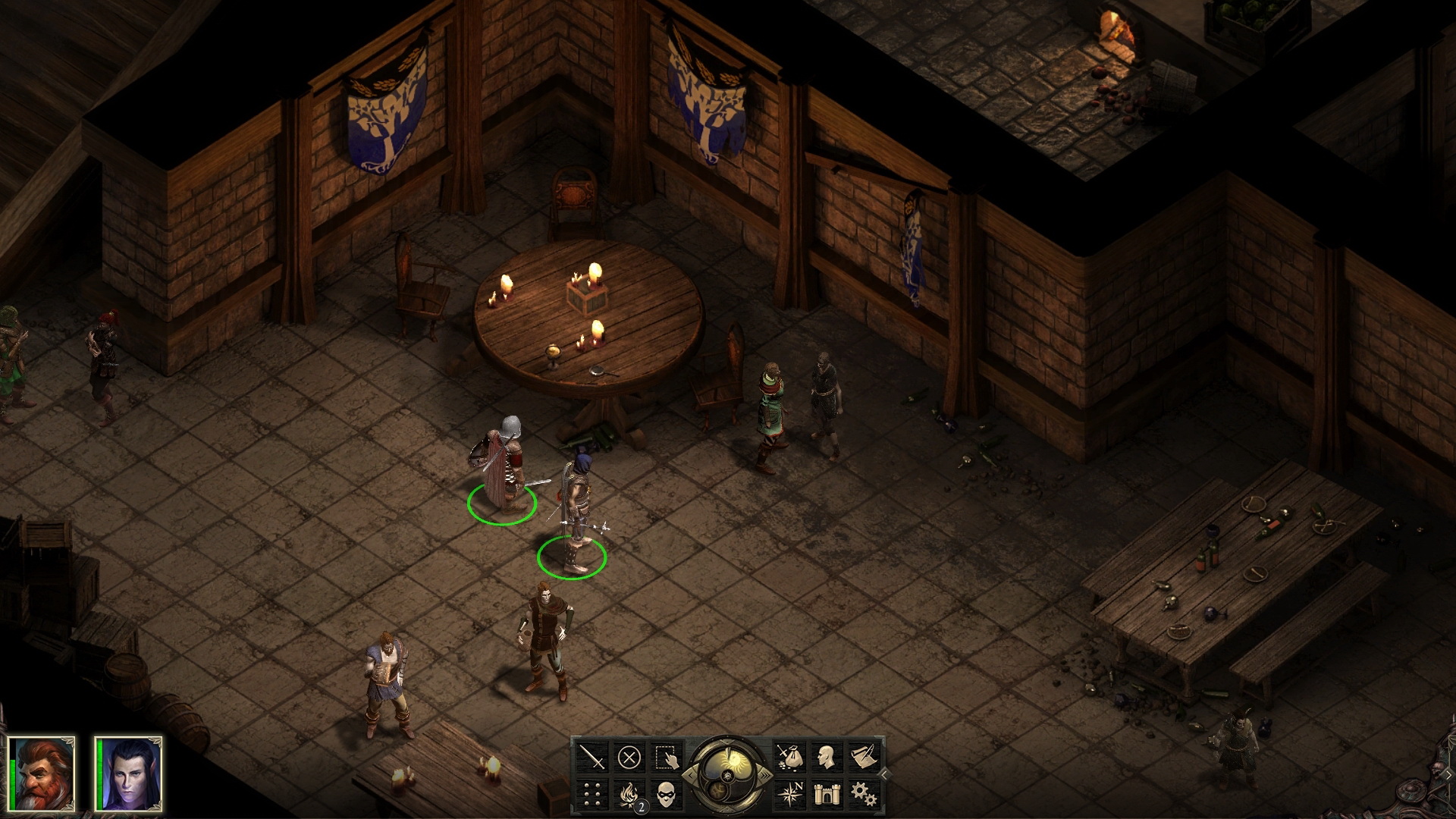
Task: Open the stronghold screen castle icon
Action: pyautogui.click(x=827, y=795)
